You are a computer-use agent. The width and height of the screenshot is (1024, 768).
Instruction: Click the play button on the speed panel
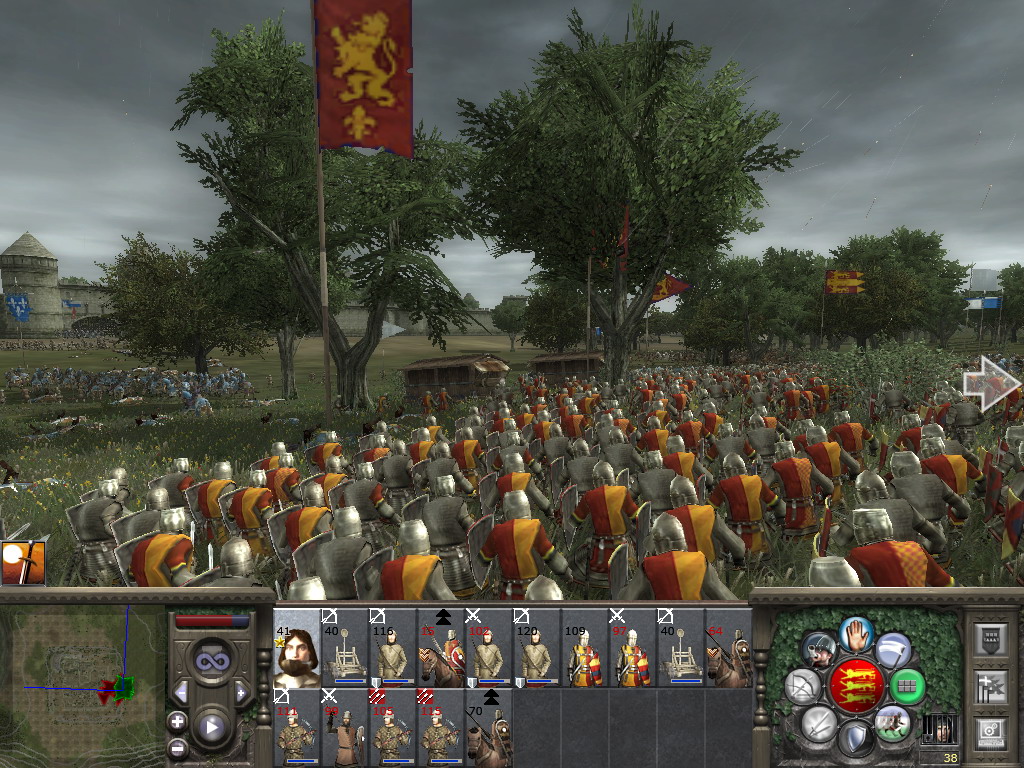click(x=211, y=727)
